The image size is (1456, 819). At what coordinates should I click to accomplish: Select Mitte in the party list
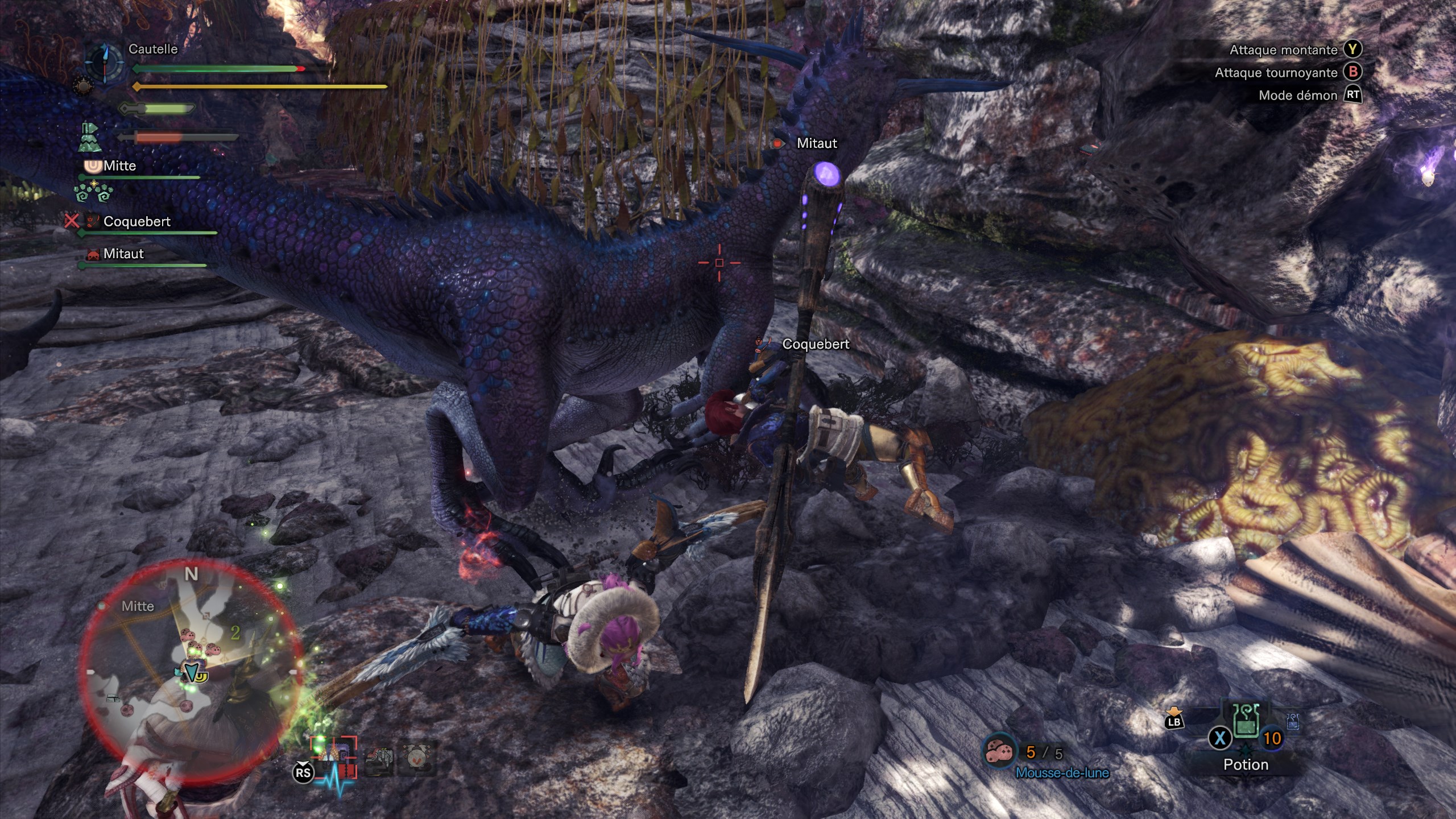pyautogui.click(x=119, y=166)
